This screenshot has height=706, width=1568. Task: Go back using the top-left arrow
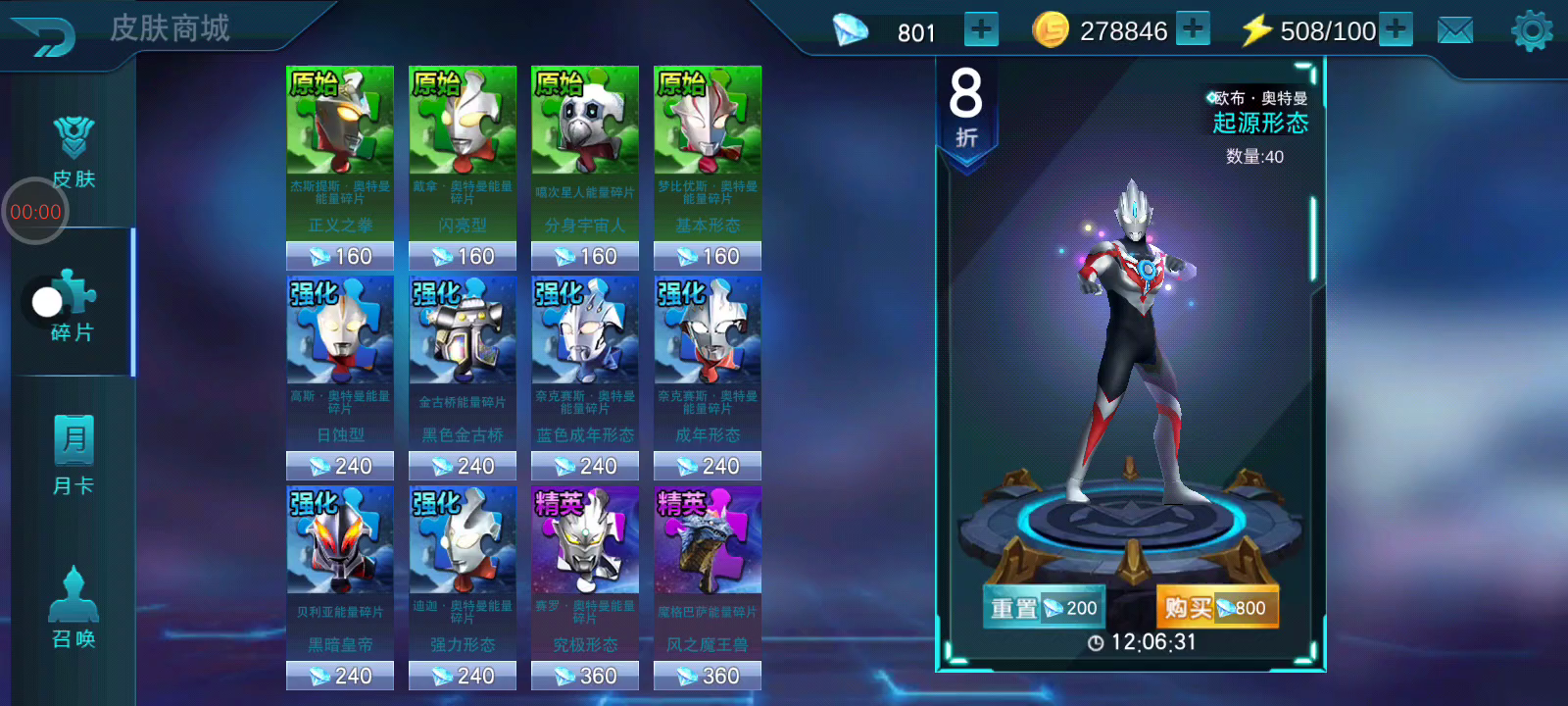tap(46, 35)
